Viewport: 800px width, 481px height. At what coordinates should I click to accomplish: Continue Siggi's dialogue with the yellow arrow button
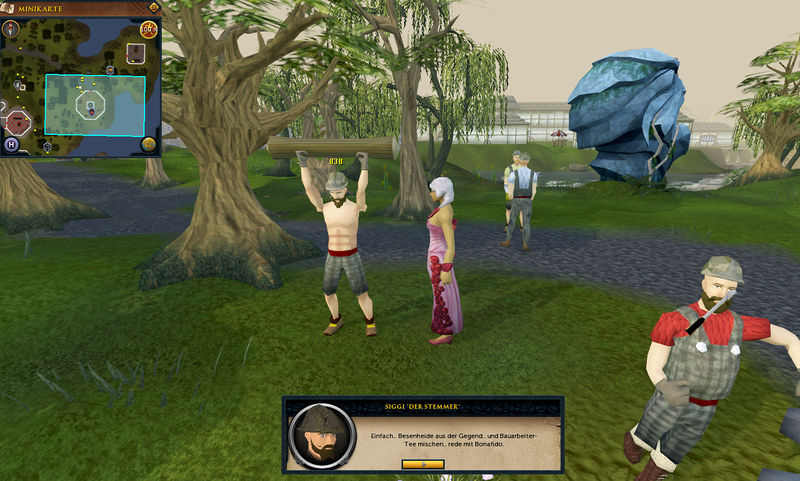[422, 464]
